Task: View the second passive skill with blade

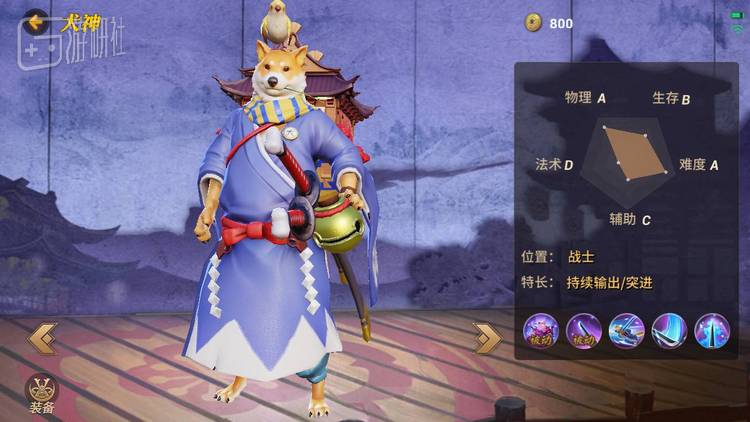Action: click(x=583, y=331)
